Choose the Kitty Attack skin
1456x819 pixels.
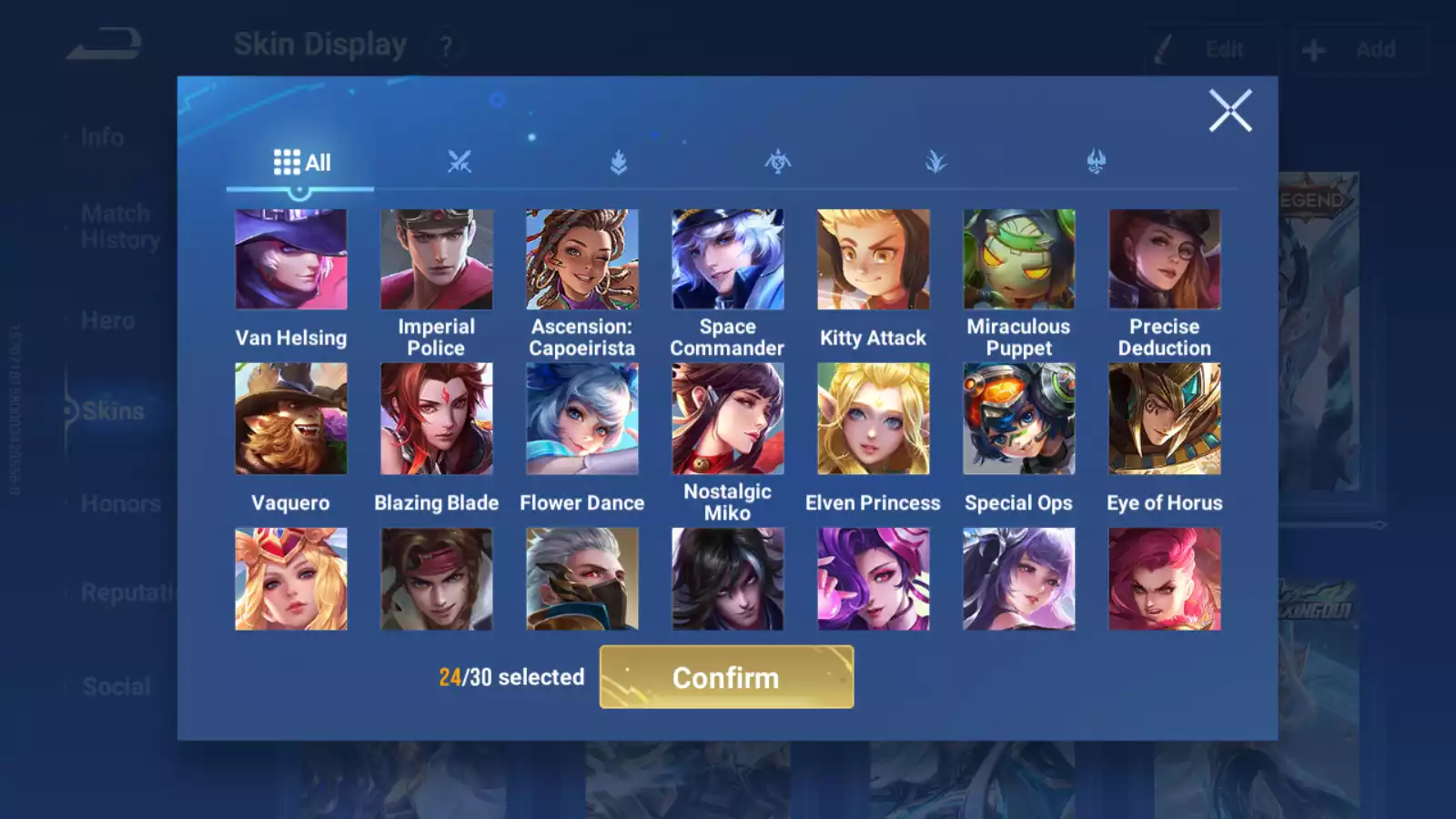pos(874,260)
